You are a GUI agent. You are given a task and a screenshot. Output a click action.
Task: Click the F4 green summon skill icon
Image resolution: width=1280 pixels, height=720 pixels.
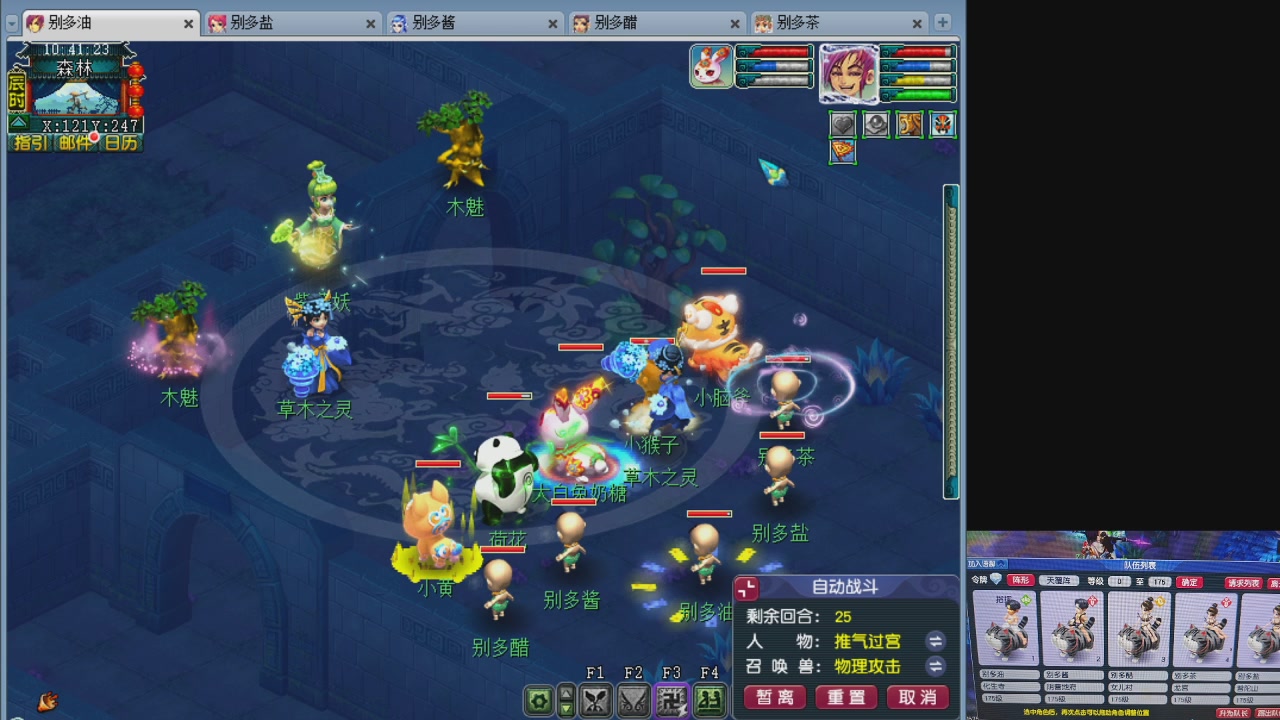(709, 700)
